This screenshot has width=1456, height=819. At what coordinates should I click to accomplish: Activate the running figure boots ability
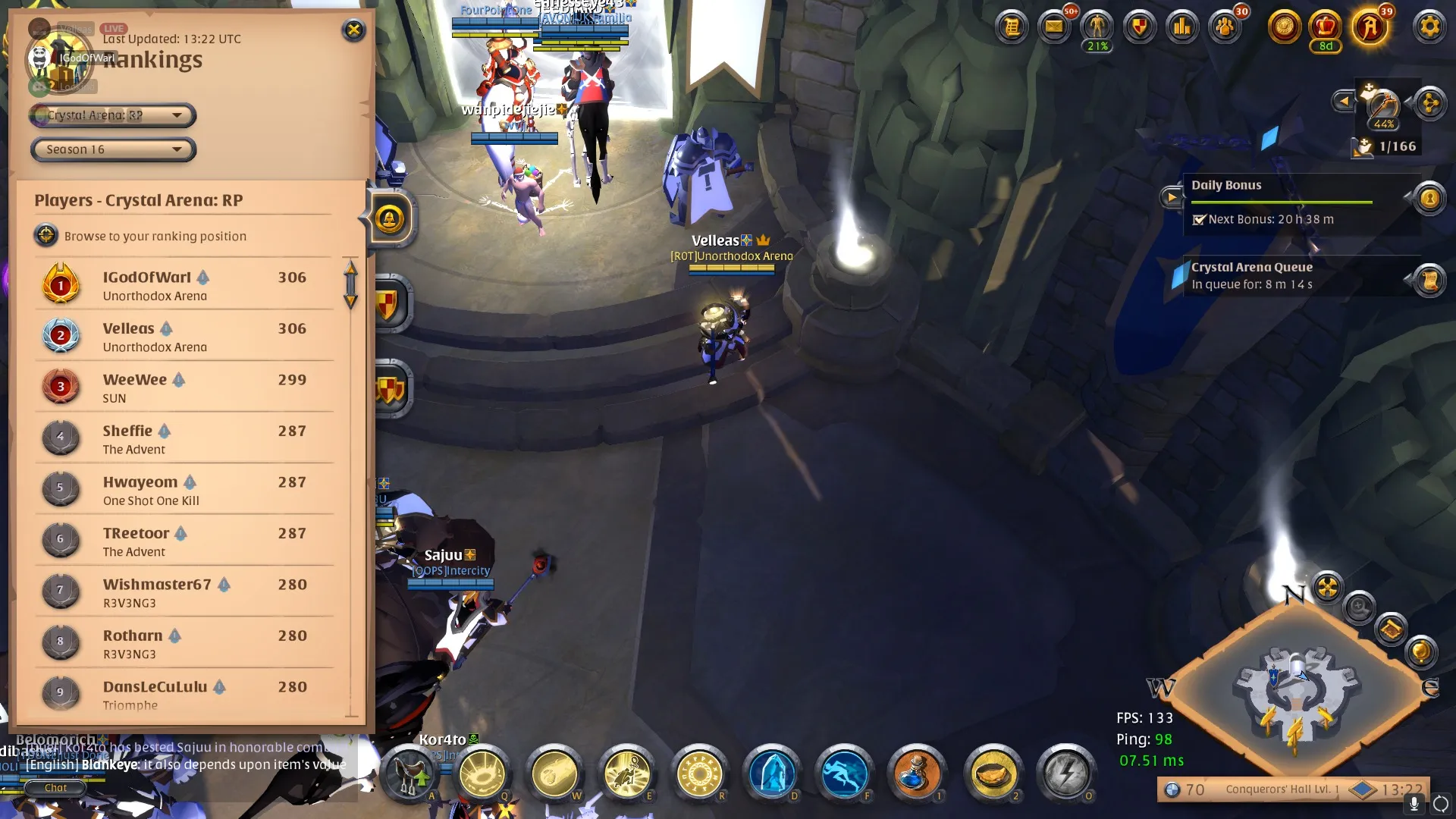click(844, 773)
